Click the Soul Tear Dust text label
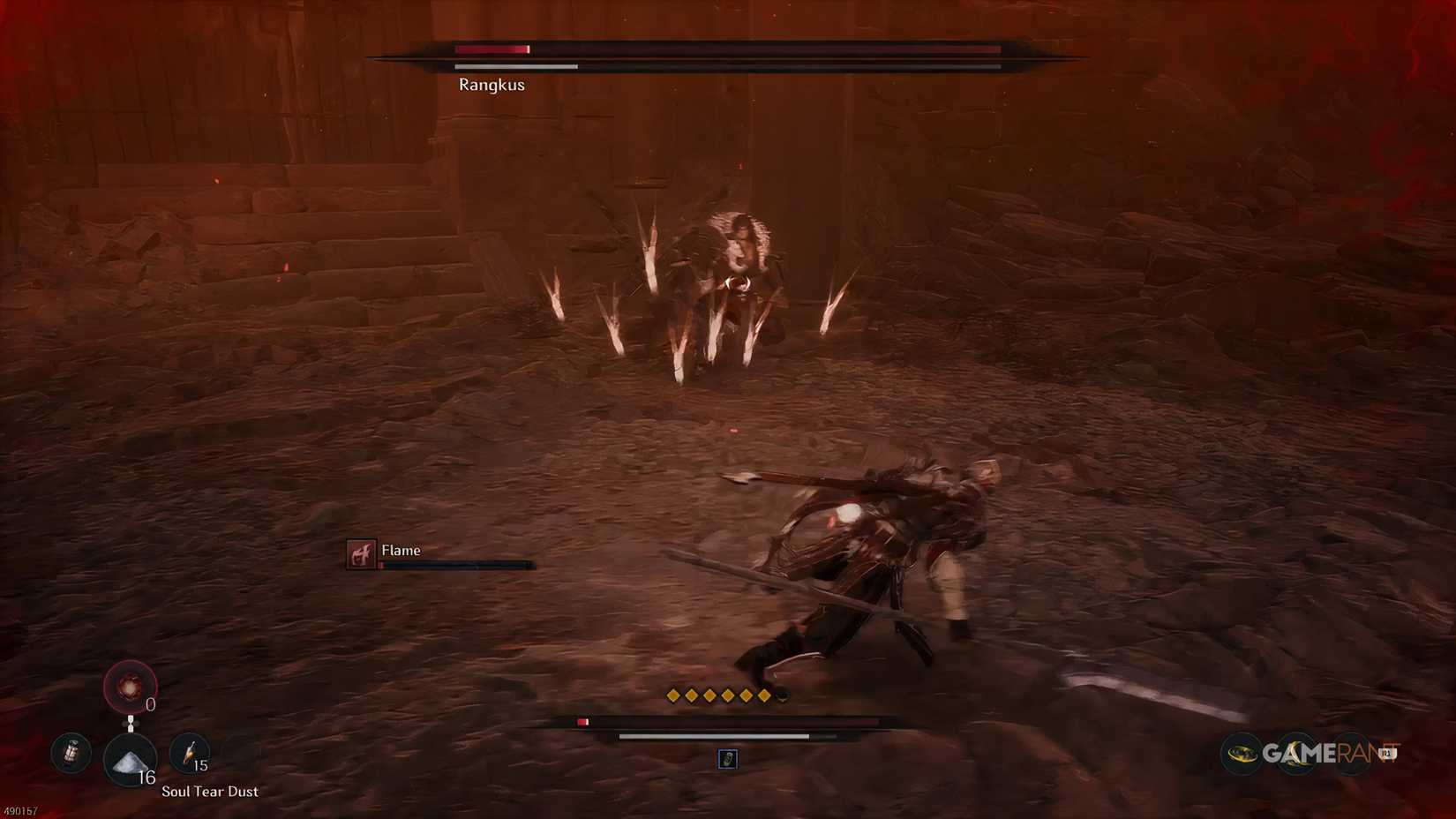Image resolution: width=1456 pixels, height=819 pixels. (x=209, y=792)
